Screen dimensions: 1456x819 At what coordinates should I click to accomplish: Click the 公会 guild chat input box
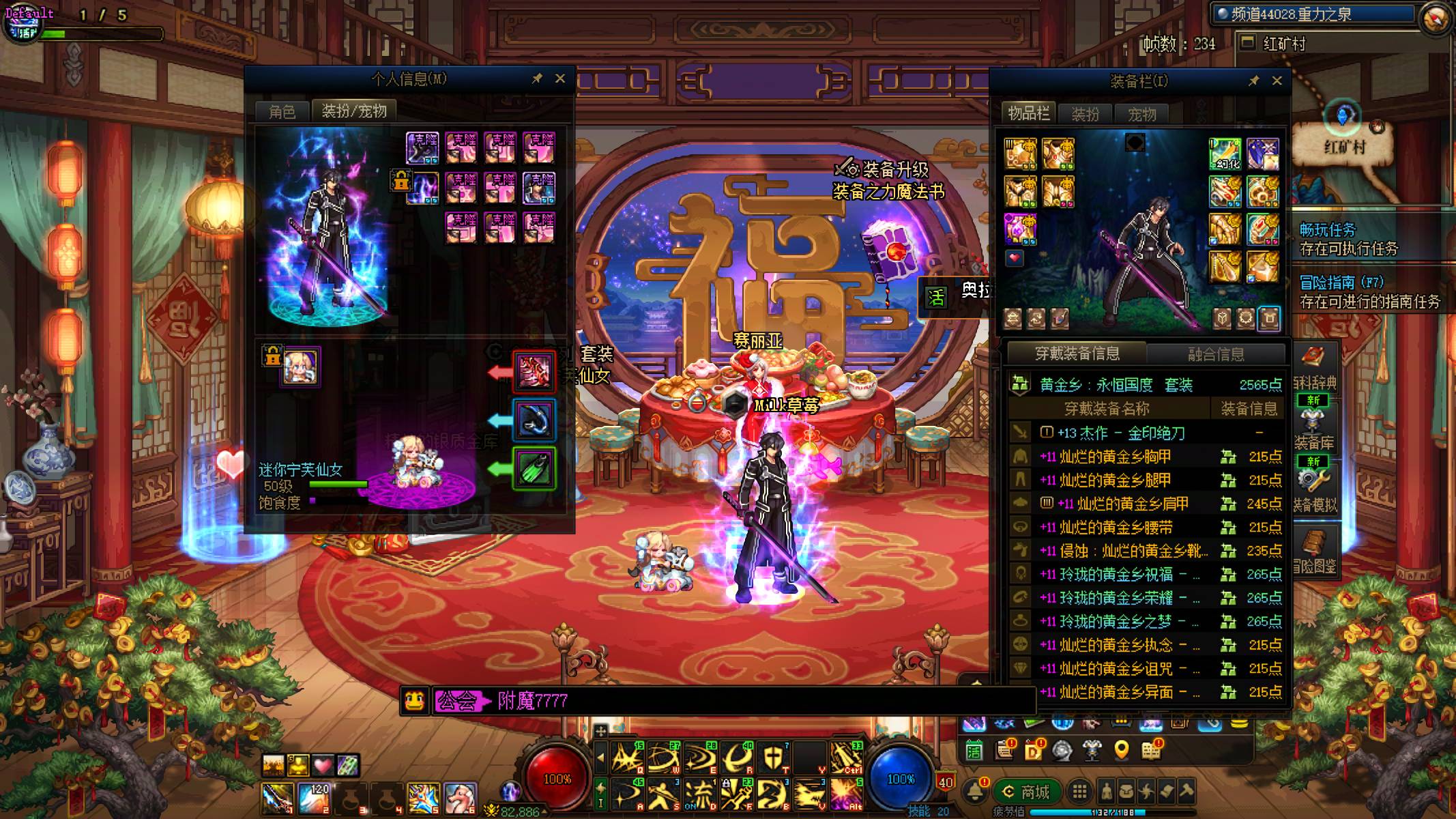tap(751, 701)
